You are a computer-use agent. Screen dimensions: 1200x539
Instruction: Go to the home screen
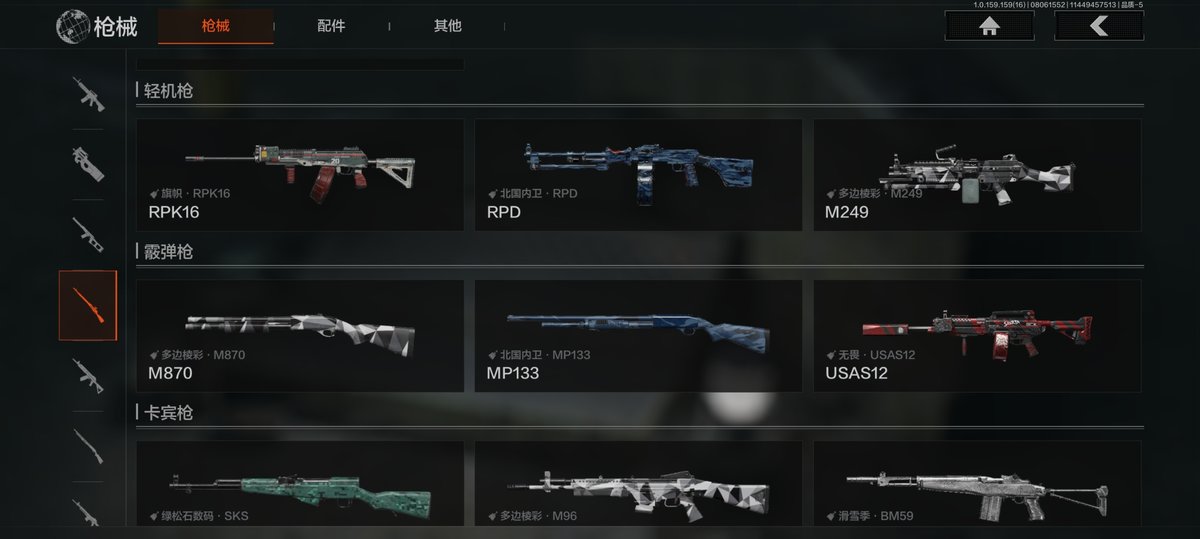(989, 26)
